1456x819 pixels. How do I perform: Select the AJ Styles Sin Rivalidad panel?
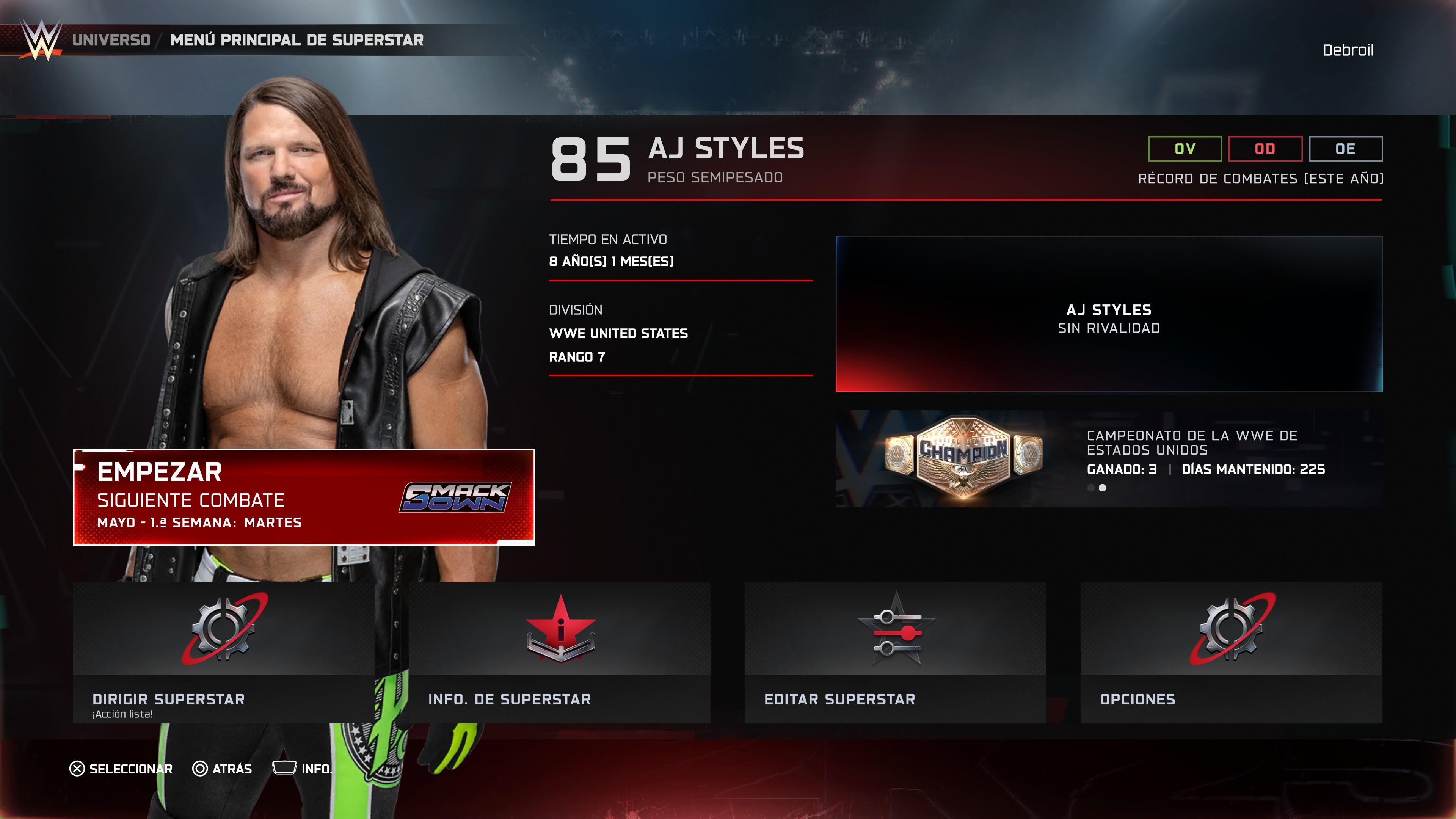(1109, 314)
